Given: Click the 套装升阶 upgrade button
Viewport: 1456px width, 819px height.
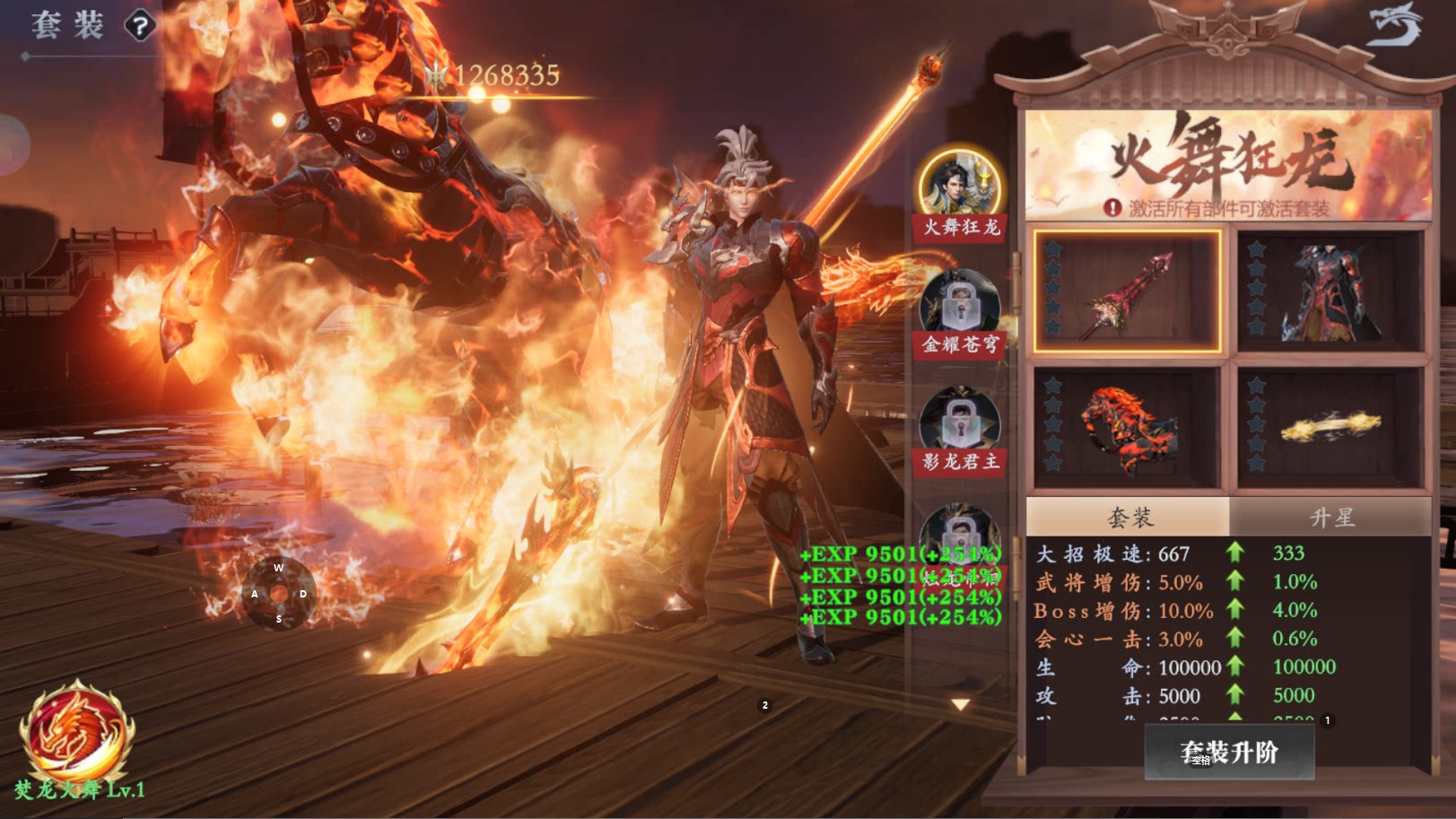Looking at the screenshot, I should click(1229, 752).
